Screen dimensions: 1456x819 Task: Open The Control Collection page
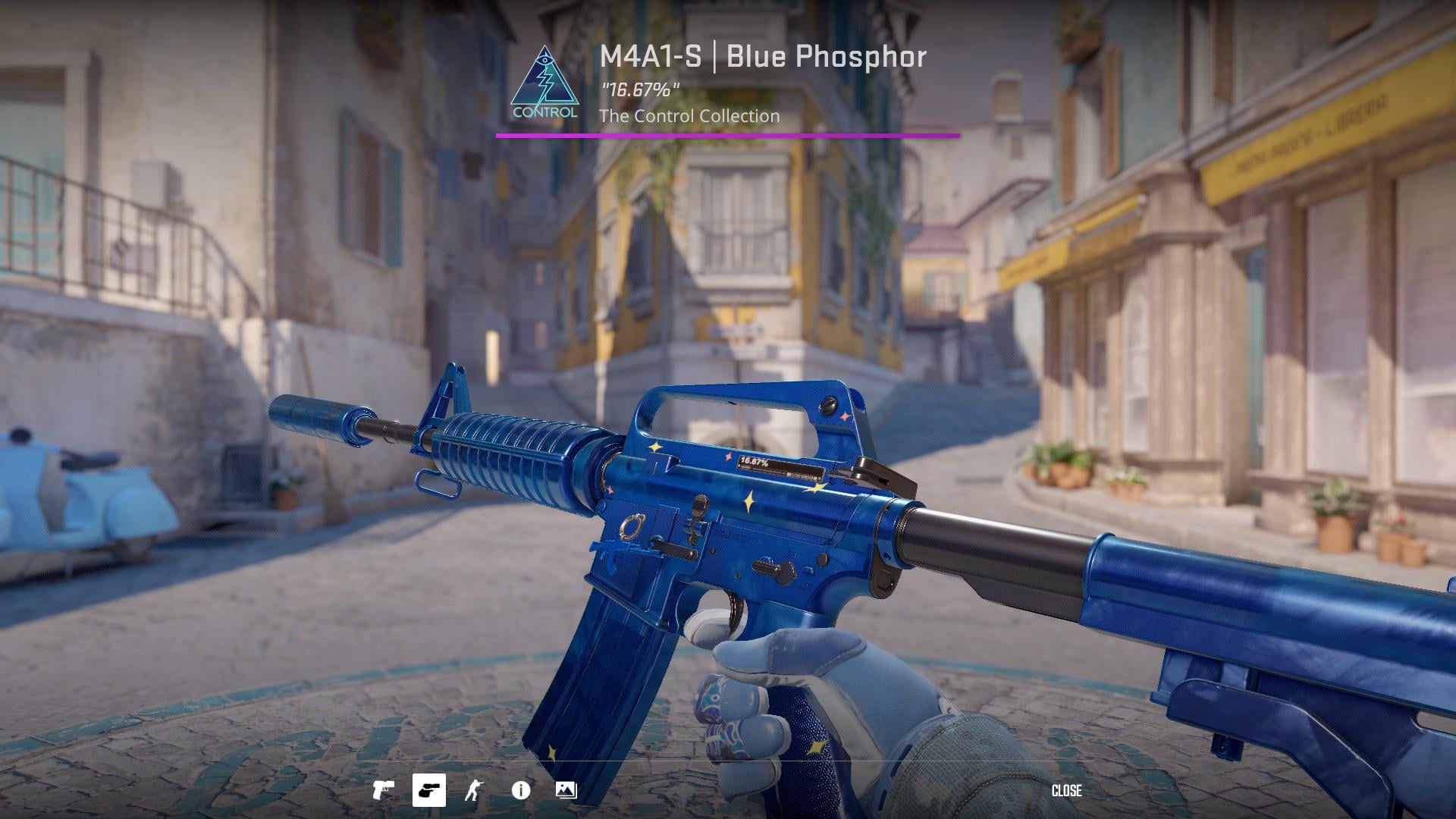click(689, 116)
